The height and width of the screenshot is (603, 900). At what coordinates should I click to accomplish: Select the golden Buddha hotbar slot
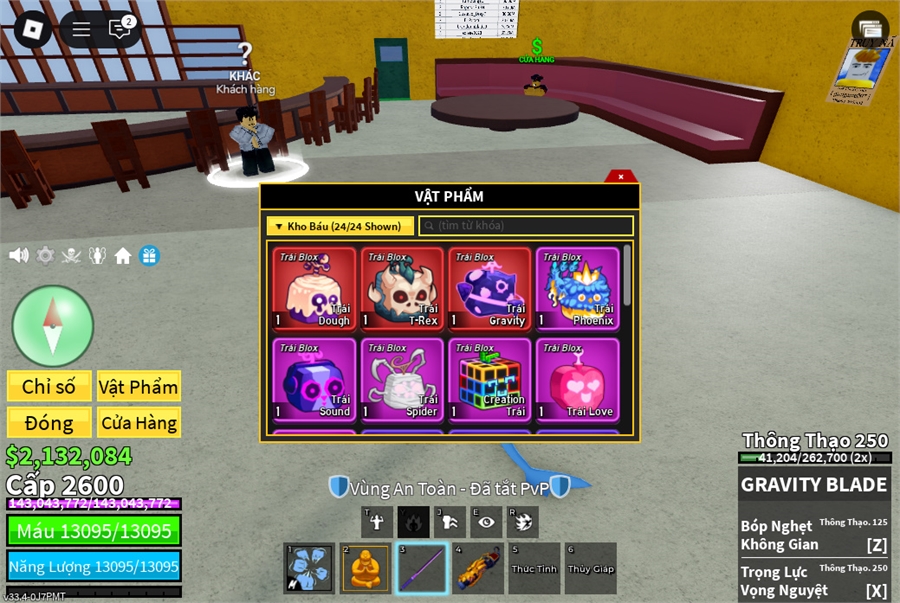(365, 569)
